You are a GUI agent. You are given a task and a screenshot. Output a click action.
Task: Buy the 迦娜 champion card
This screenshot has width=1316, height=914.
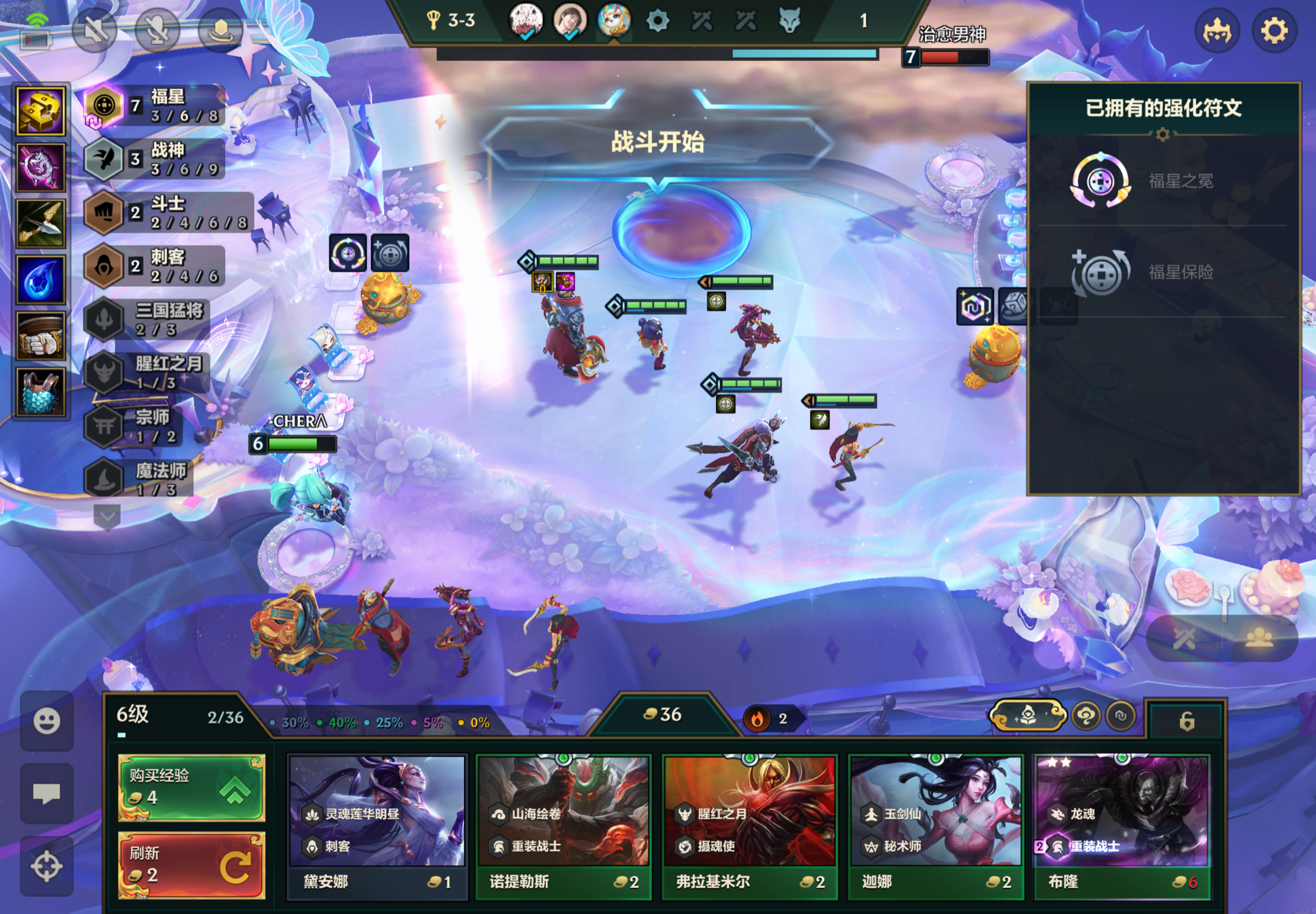[x=935, y=827]
